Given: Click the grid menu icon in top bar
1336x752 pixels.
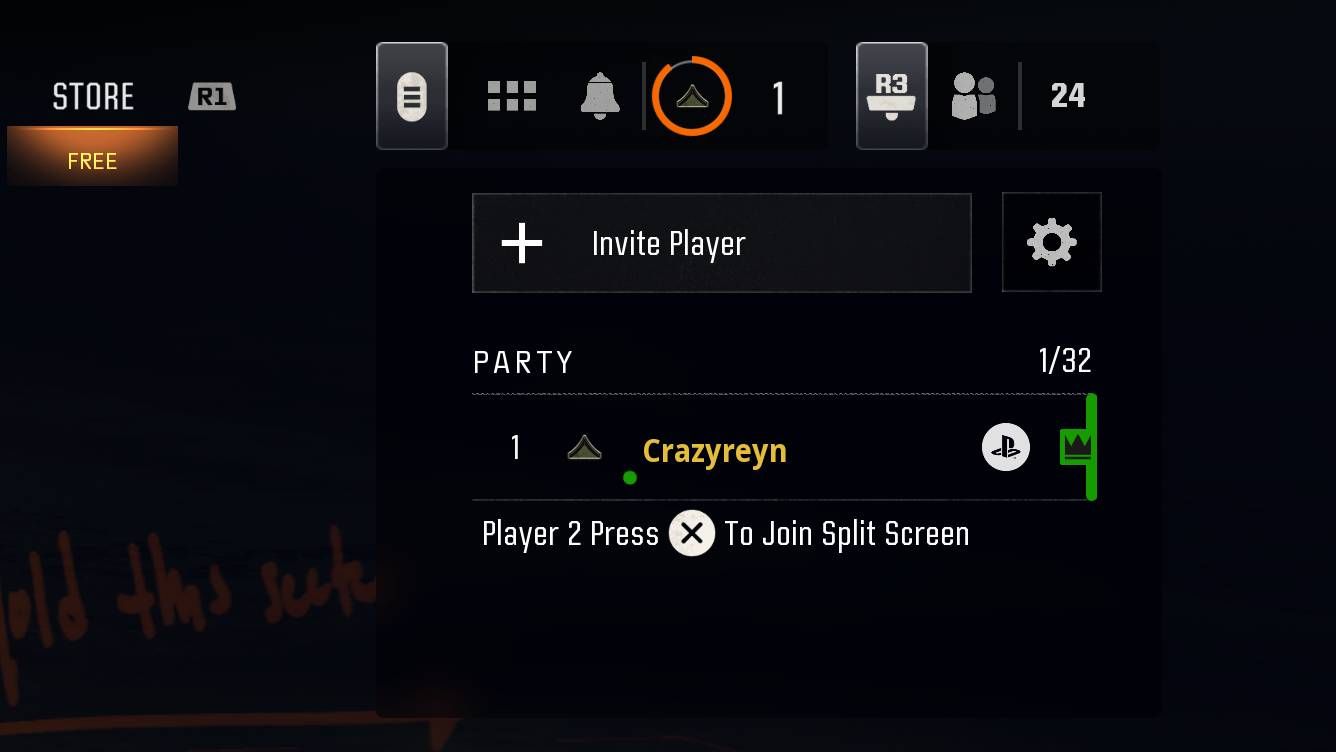Looking at the screenshot, I should pyautogui.click(x=512, y=95).
